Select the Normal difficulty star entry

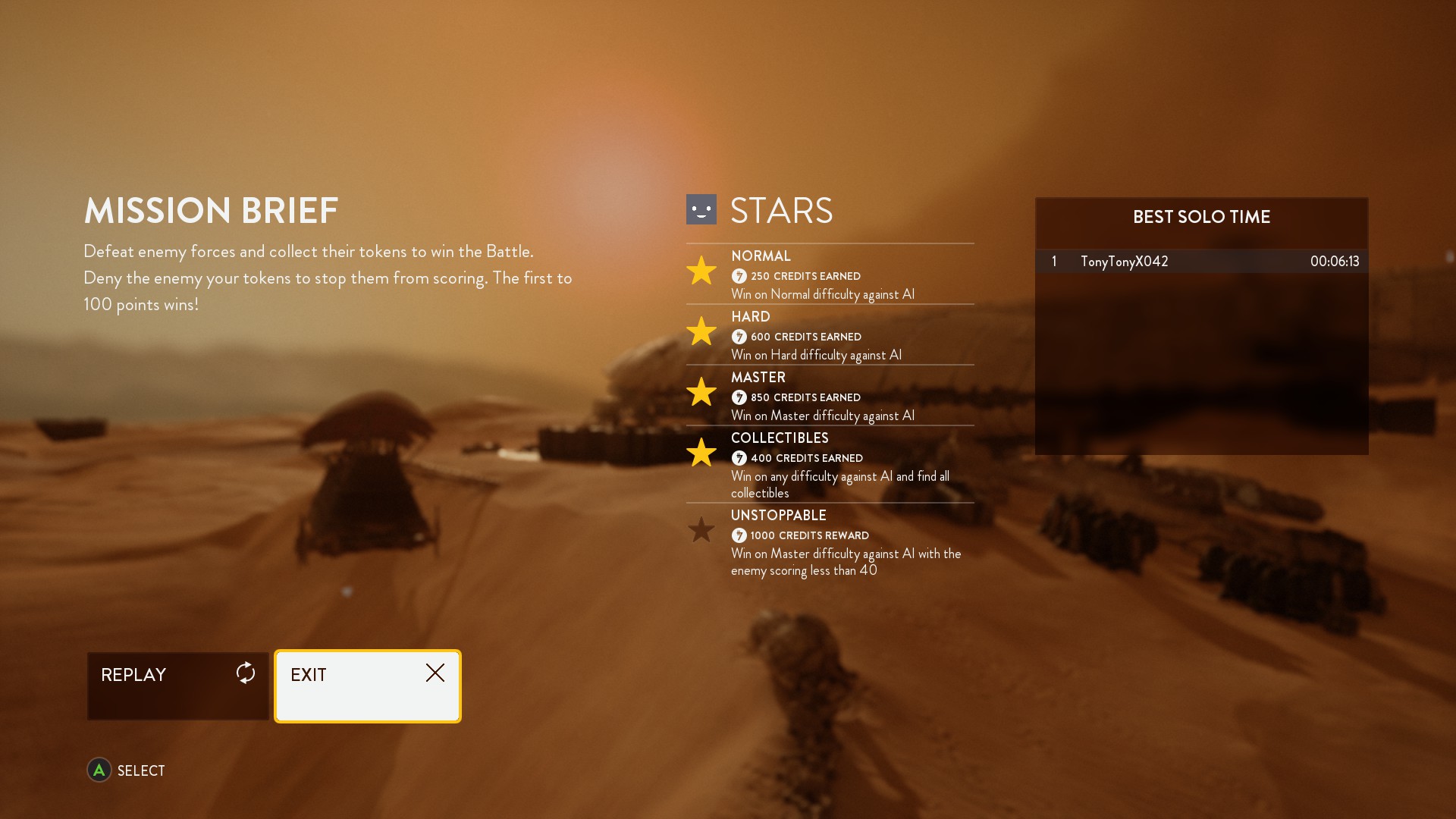point(830,275)
